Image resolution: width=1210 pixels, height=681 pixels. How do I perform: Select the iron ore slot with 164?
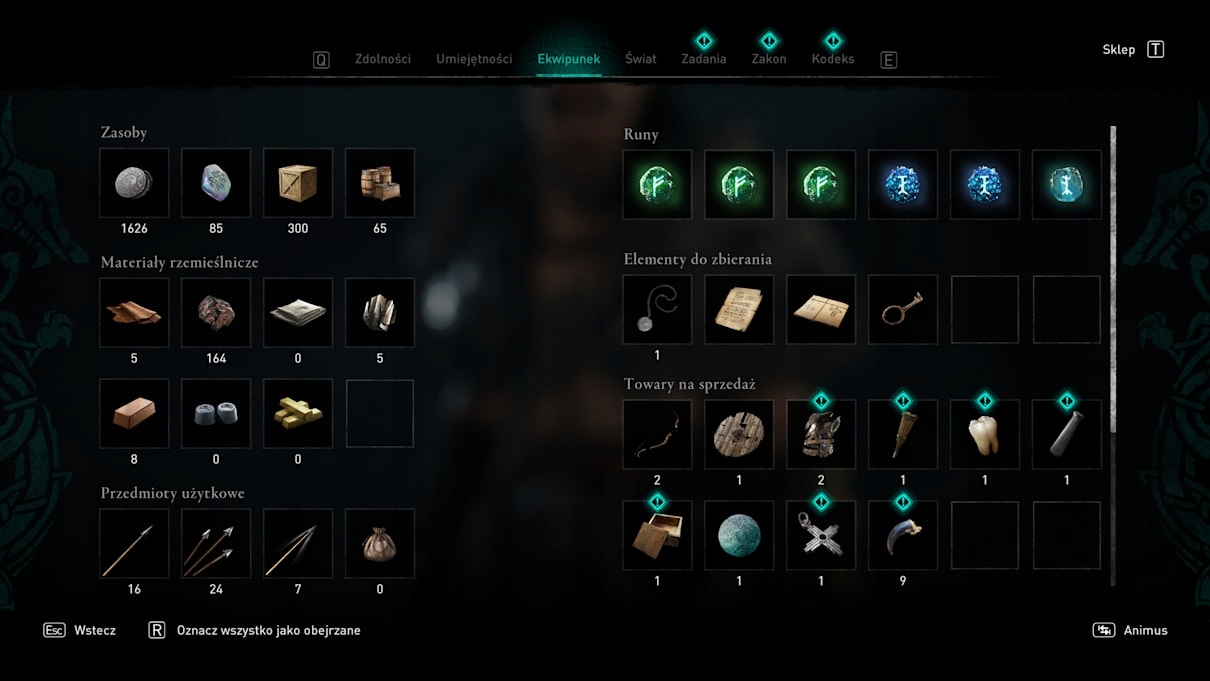click(216, 313)
